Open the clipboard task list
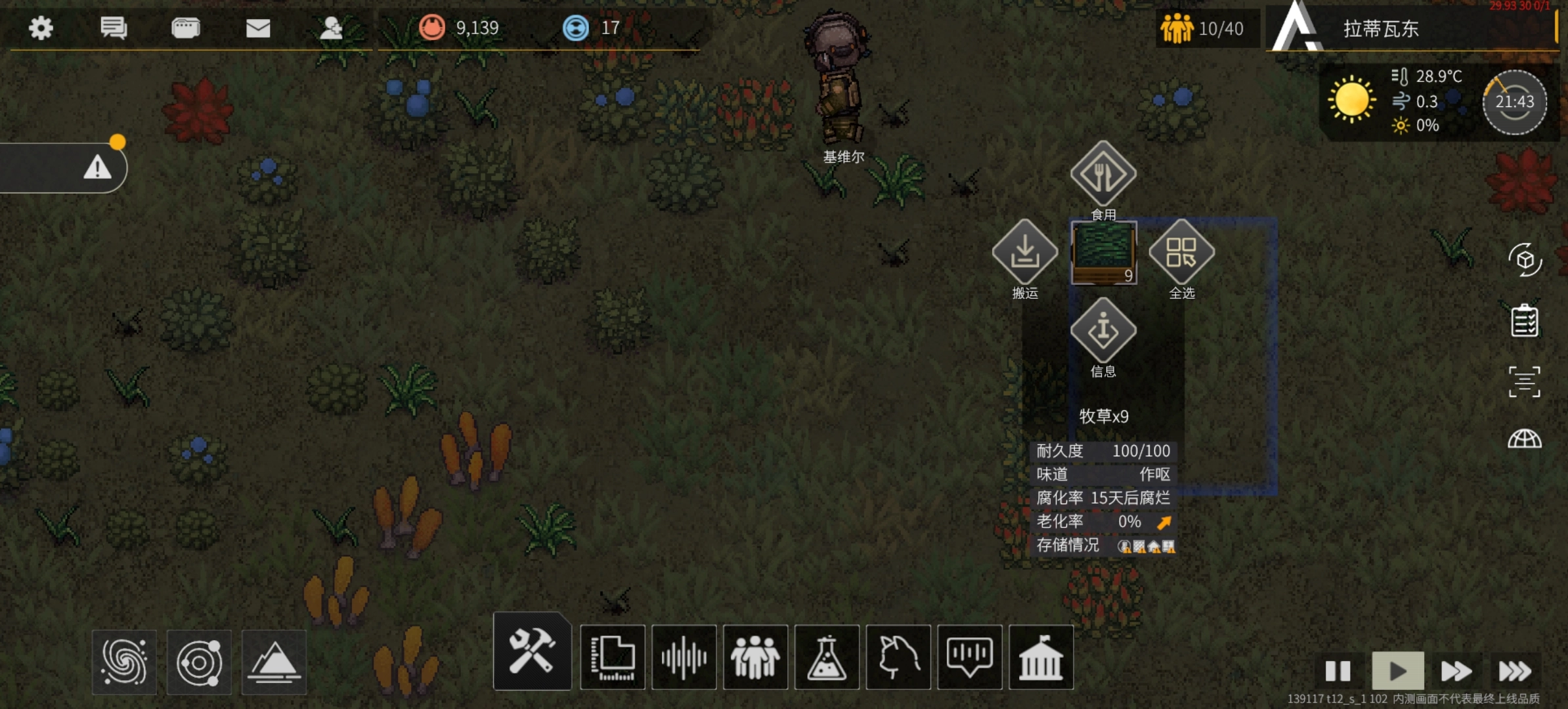1568x709 pixels. pyautogui.click(x=1524, y=321)
